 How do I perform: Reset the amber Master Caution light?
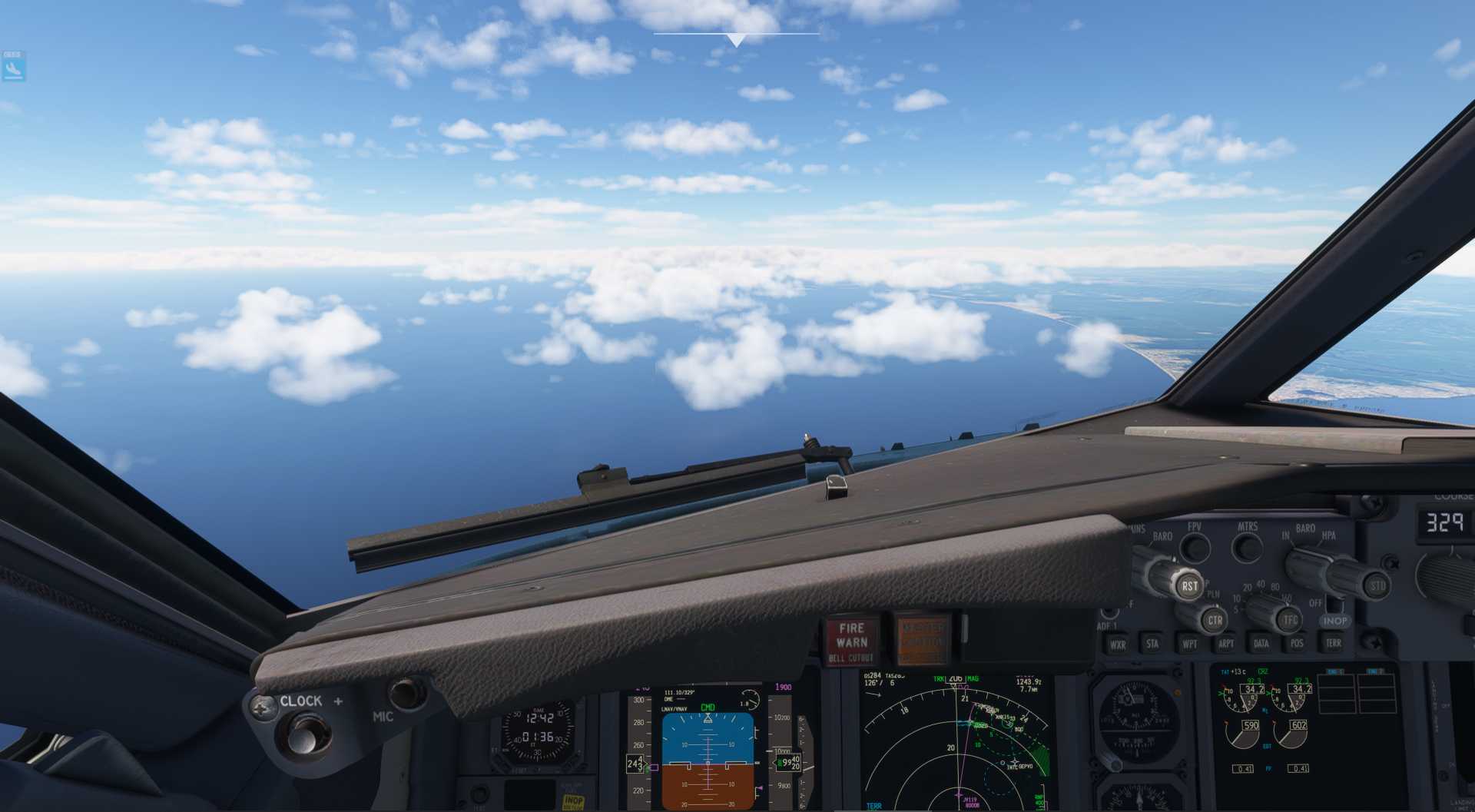tap(923, 640)
